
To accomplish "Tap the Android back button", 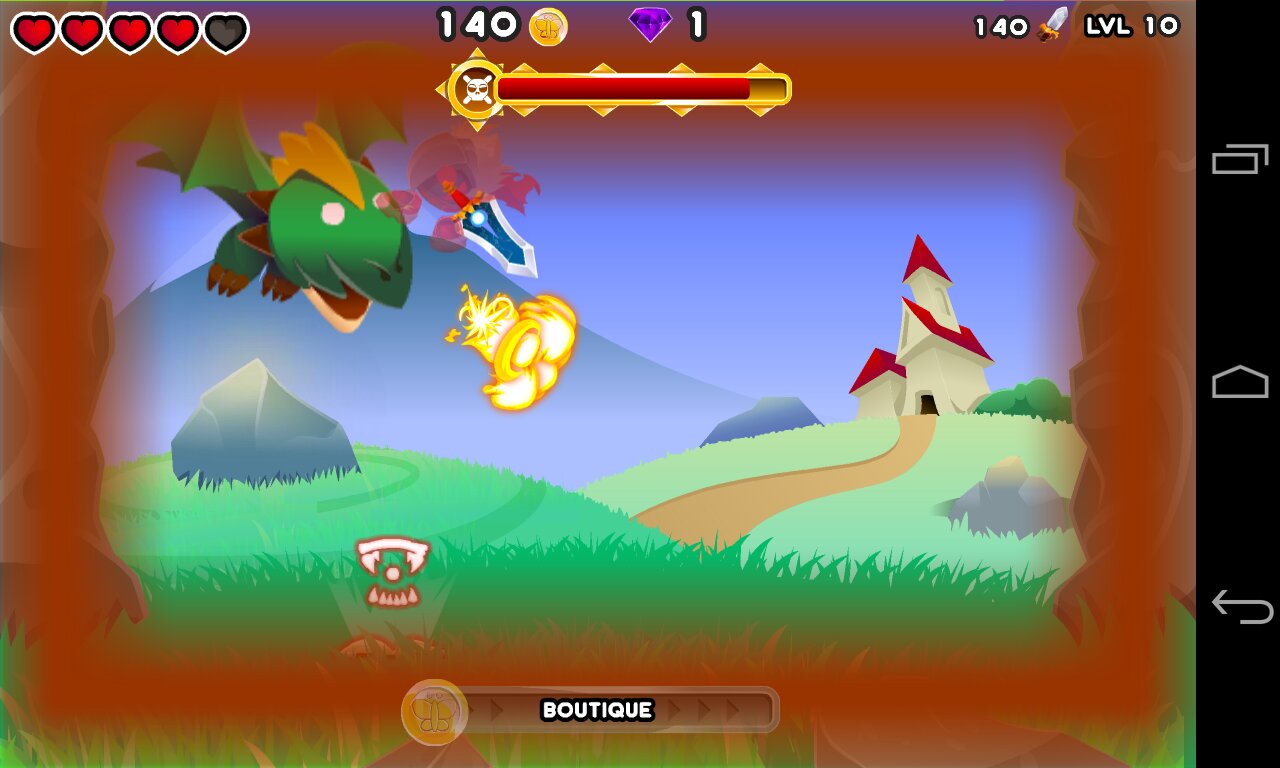I will point(1240,606).
